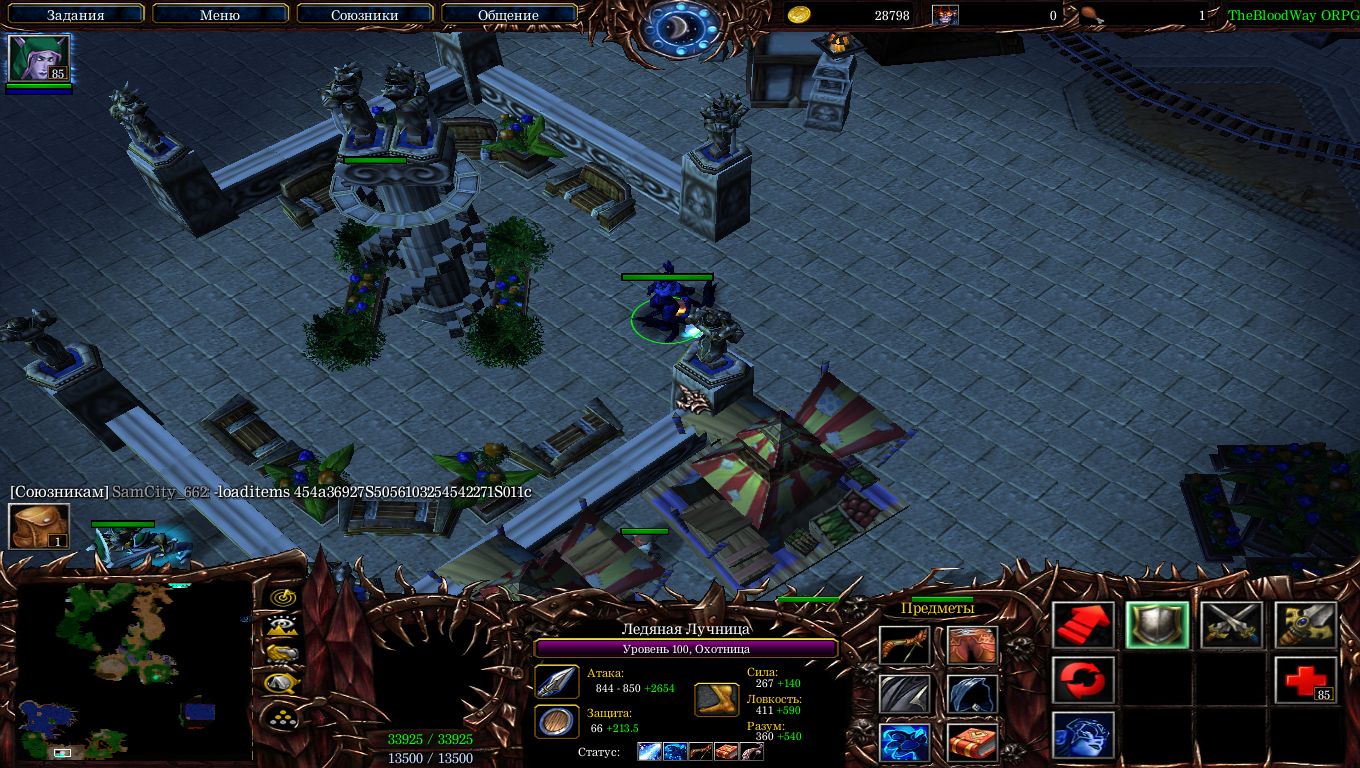Toggle the minimap terrain visibility button
Viewport: 1360px width, 768px height.
click(283, 626)
